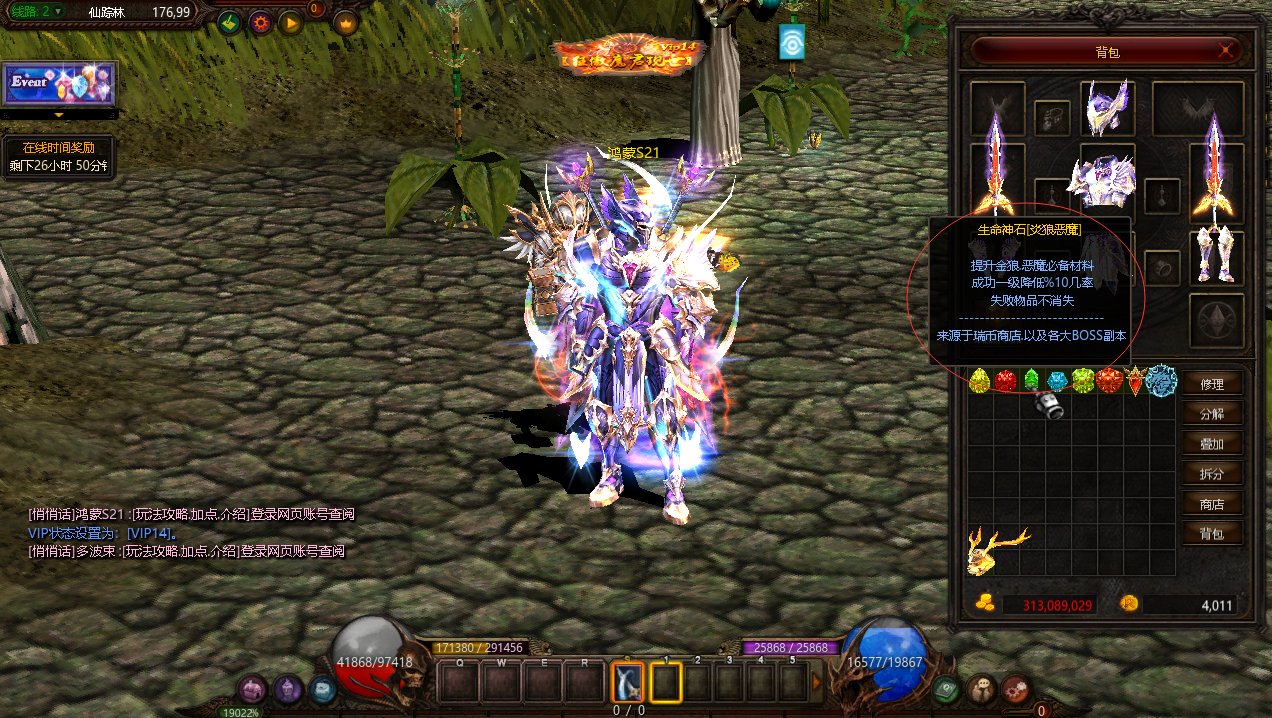Close the 背包 backpack window
This screenshot has height=718, width=1272.
tap(1226, 51)
